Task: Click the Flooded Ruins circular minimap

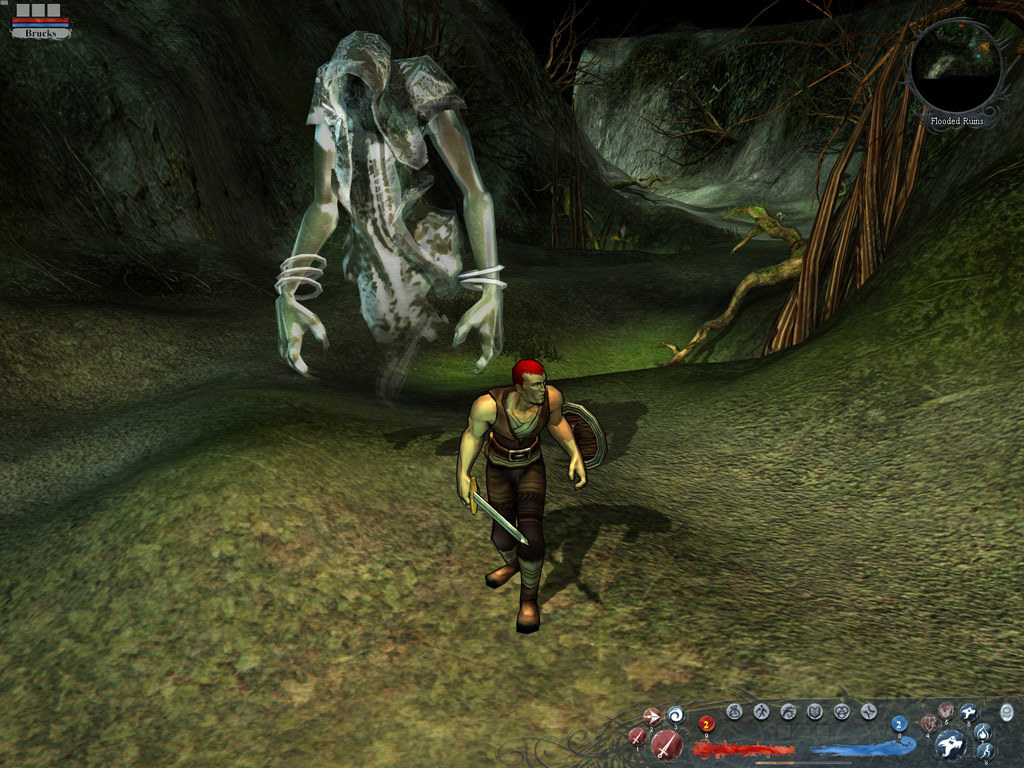Action: (956, 66)
